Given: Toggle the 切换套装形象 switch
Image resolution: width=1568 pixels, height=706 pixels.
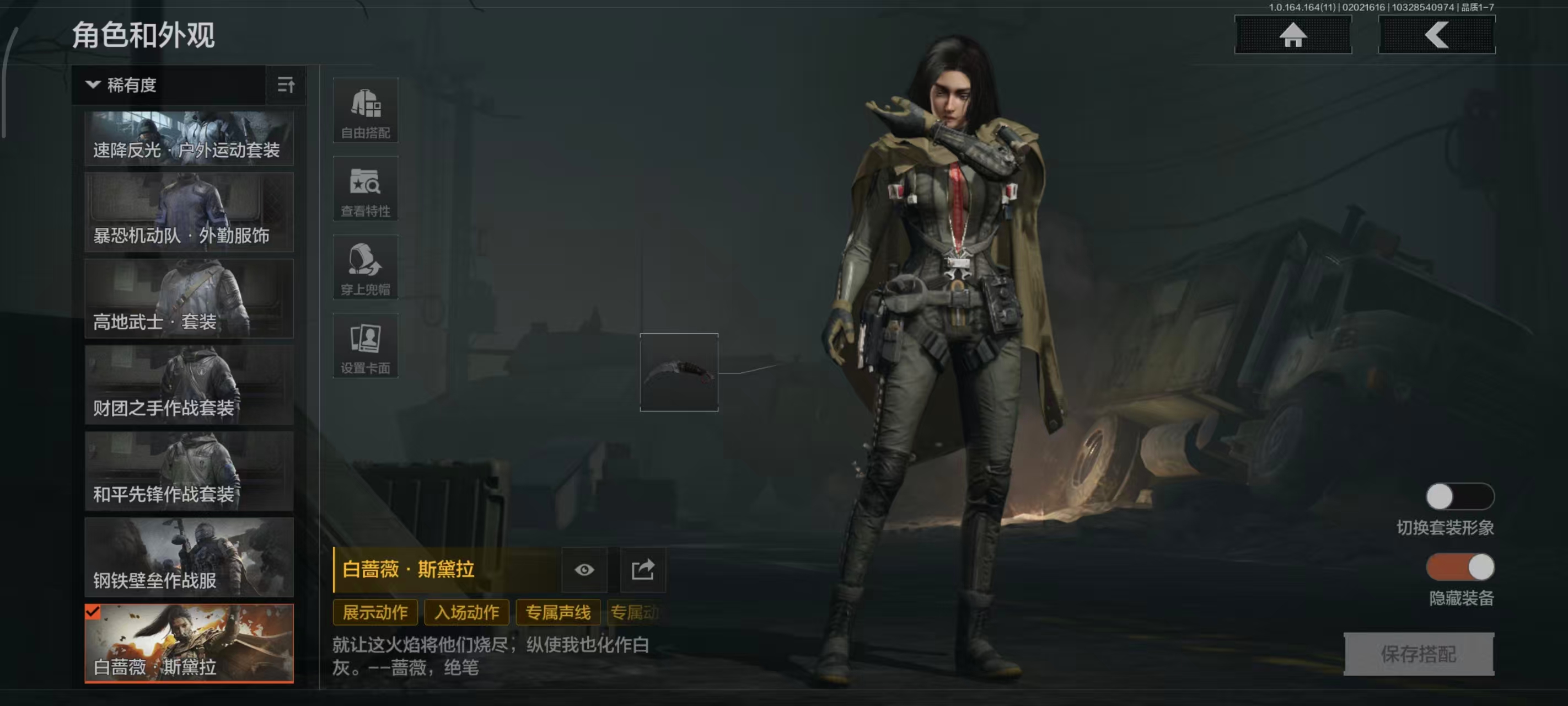Looking at the screenshot, I should [x=1459, y=497].
